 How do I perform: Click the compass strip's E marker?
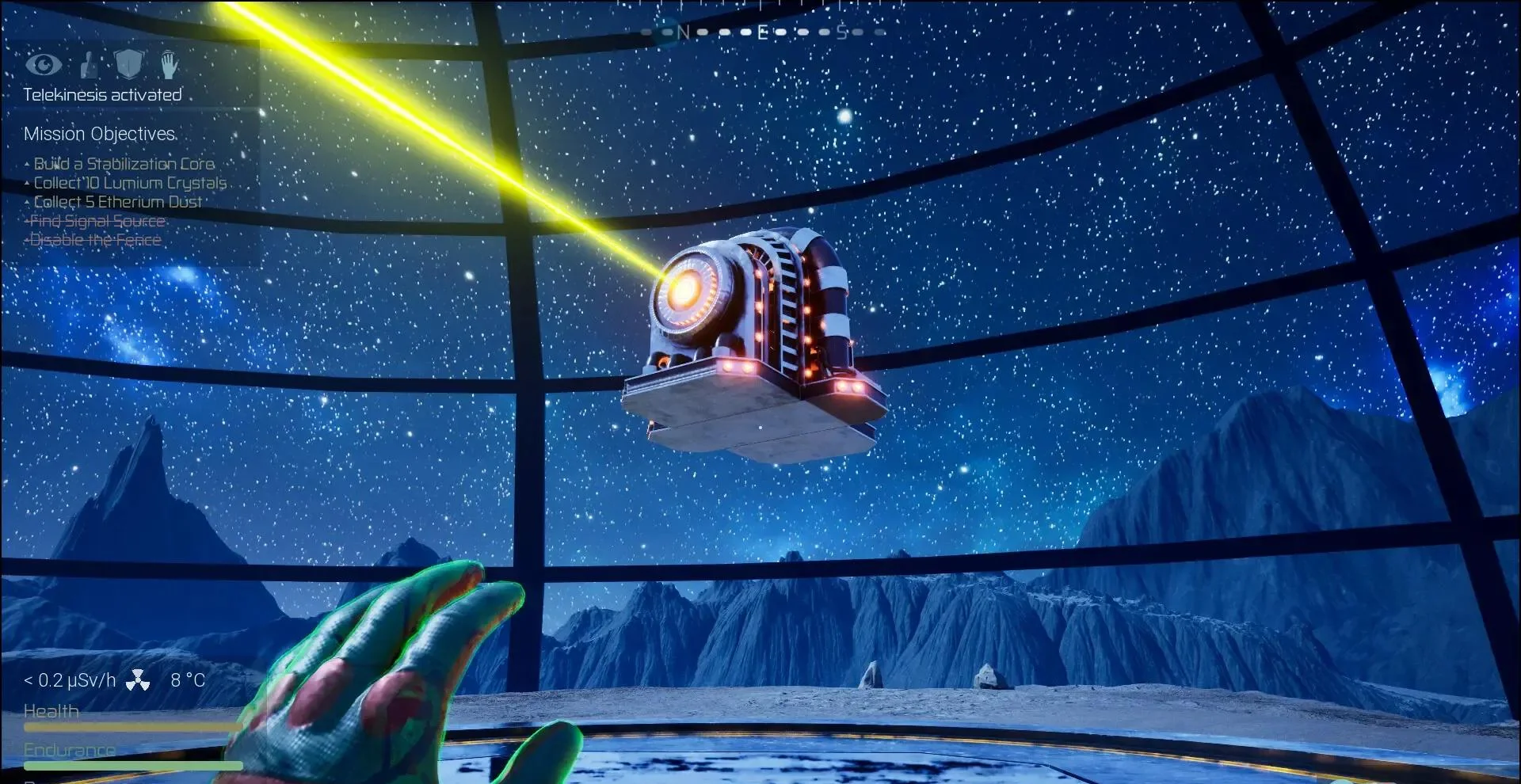point(762,32)
